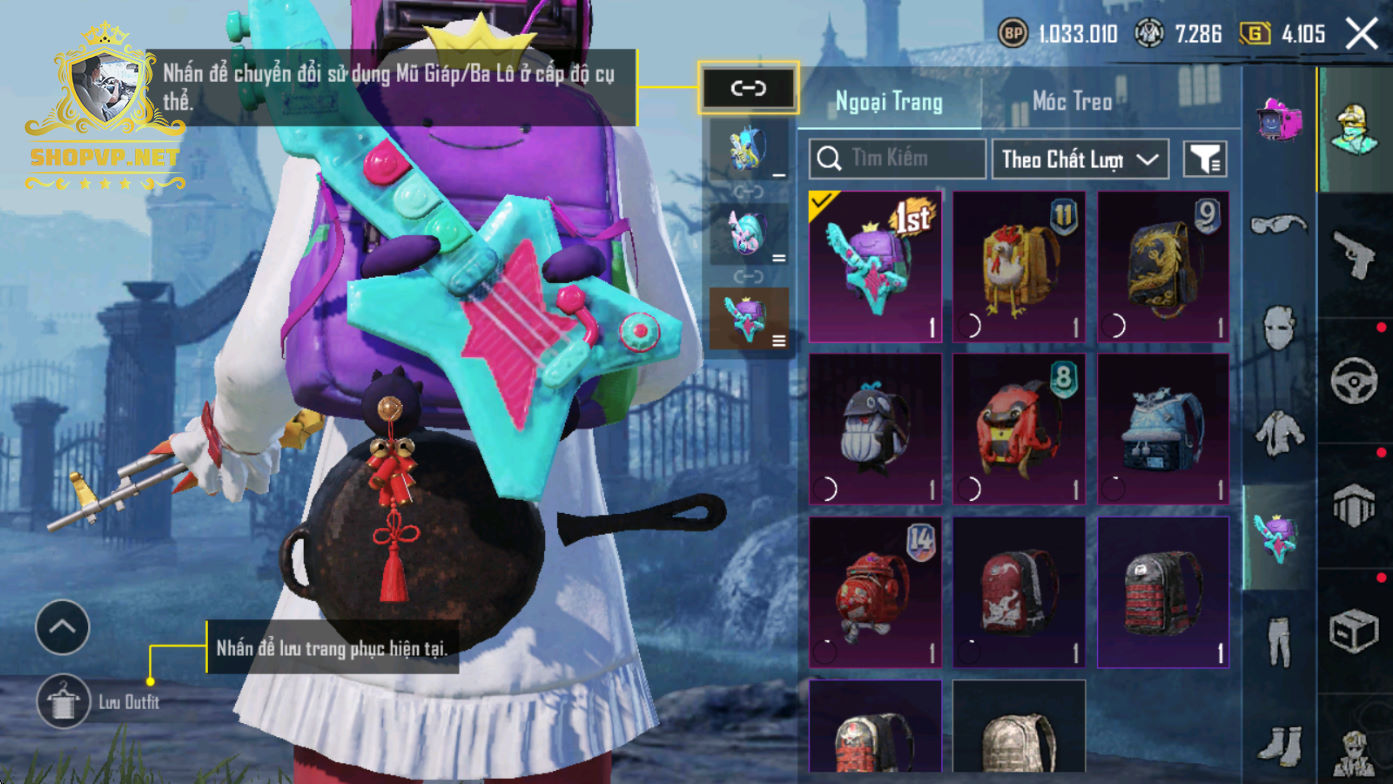This screenshot has height=784, width=1393.
Task: Close the inventory with the X button
Action: (x=1361, y=34)
